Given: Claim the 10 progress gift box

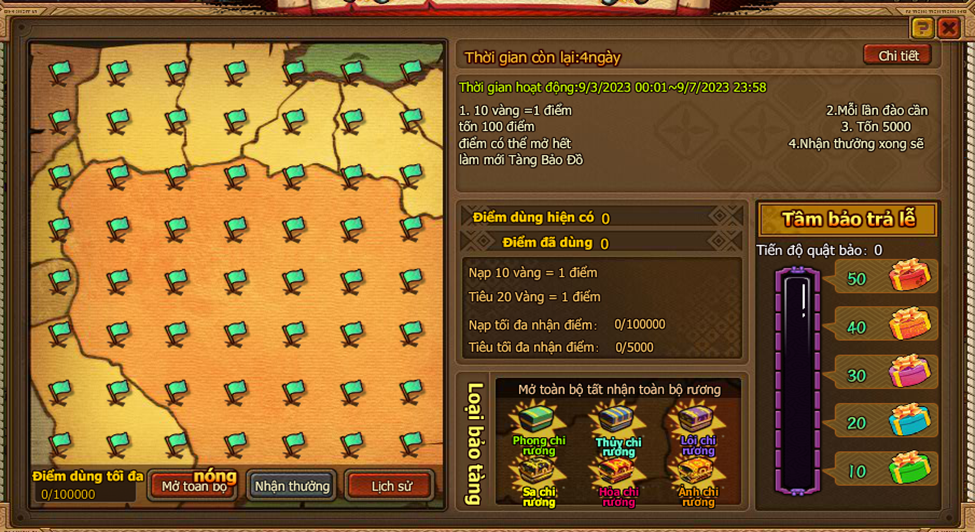Looking at the screenshot, I should click(909, 468).
